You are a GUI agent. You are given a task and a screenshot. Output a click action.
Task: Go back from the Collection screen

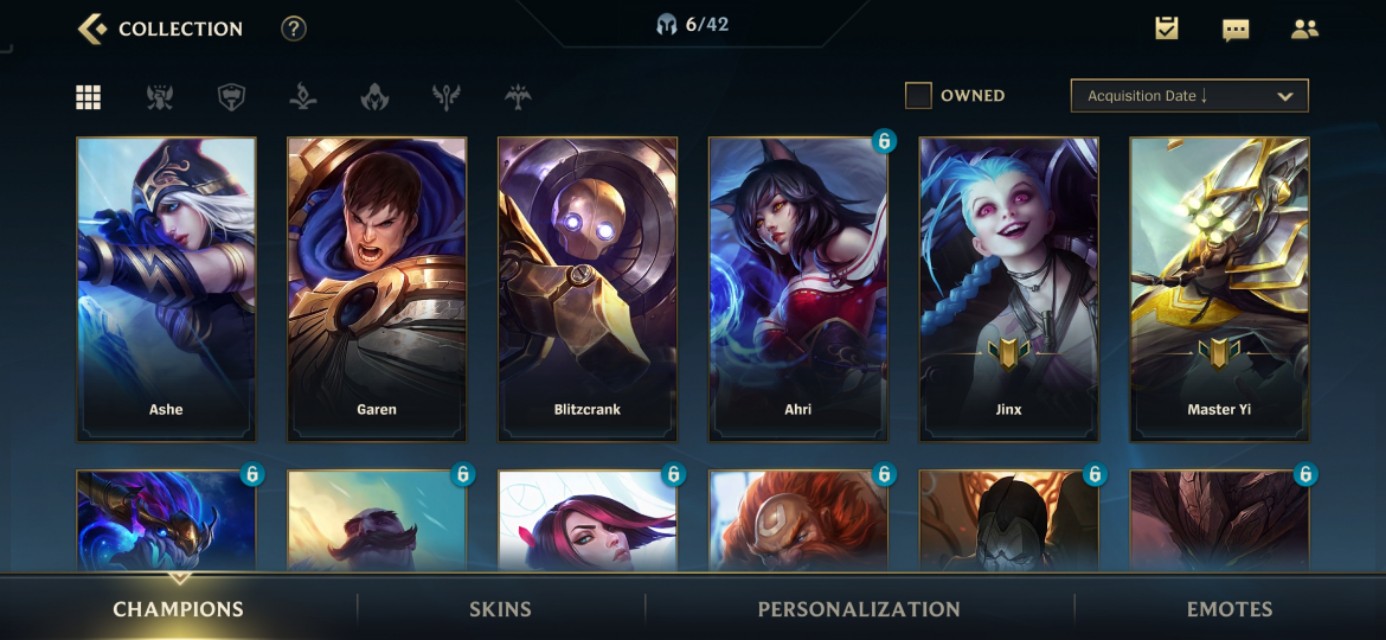(93, 29)
